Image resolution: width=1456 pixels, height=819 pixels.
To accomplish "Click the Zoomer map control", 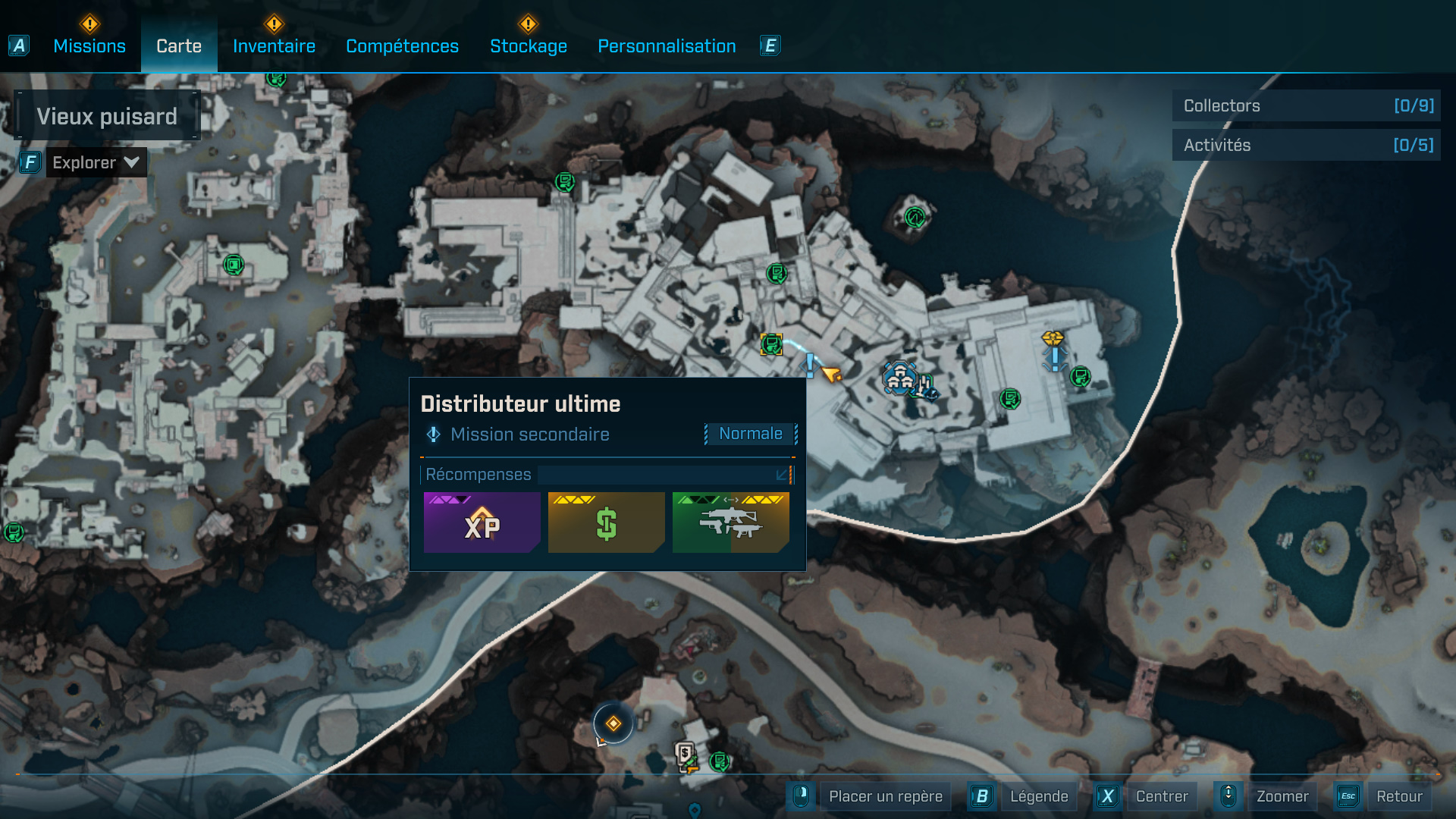I will (1282, 796).
